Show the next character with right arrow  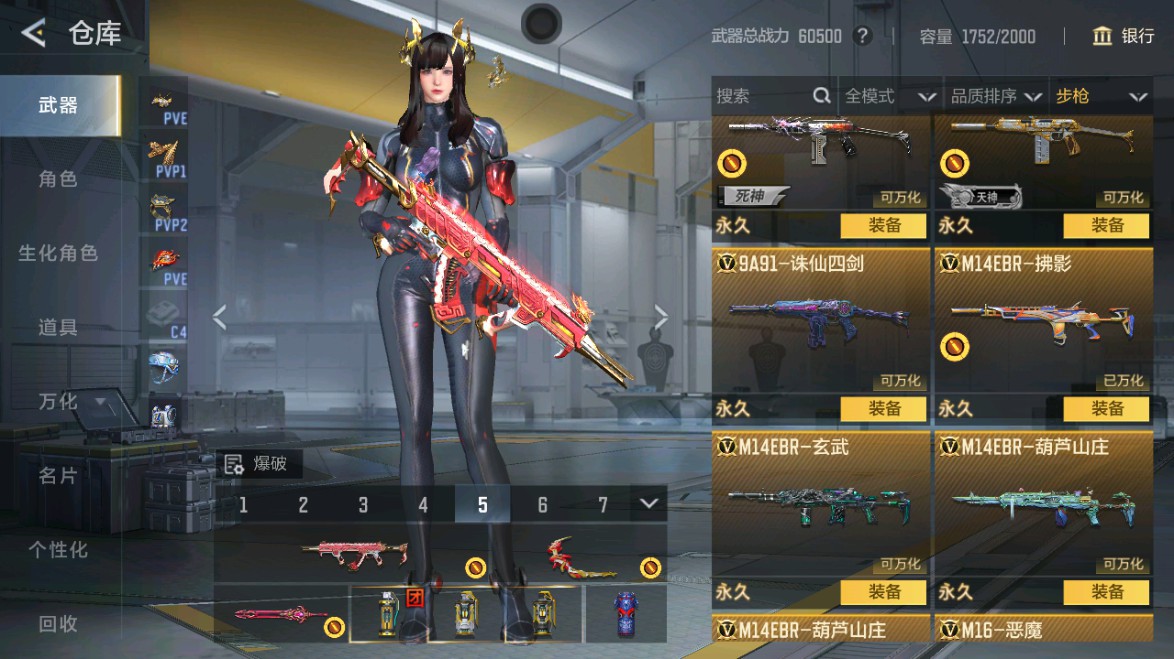(x=660, y=317)
